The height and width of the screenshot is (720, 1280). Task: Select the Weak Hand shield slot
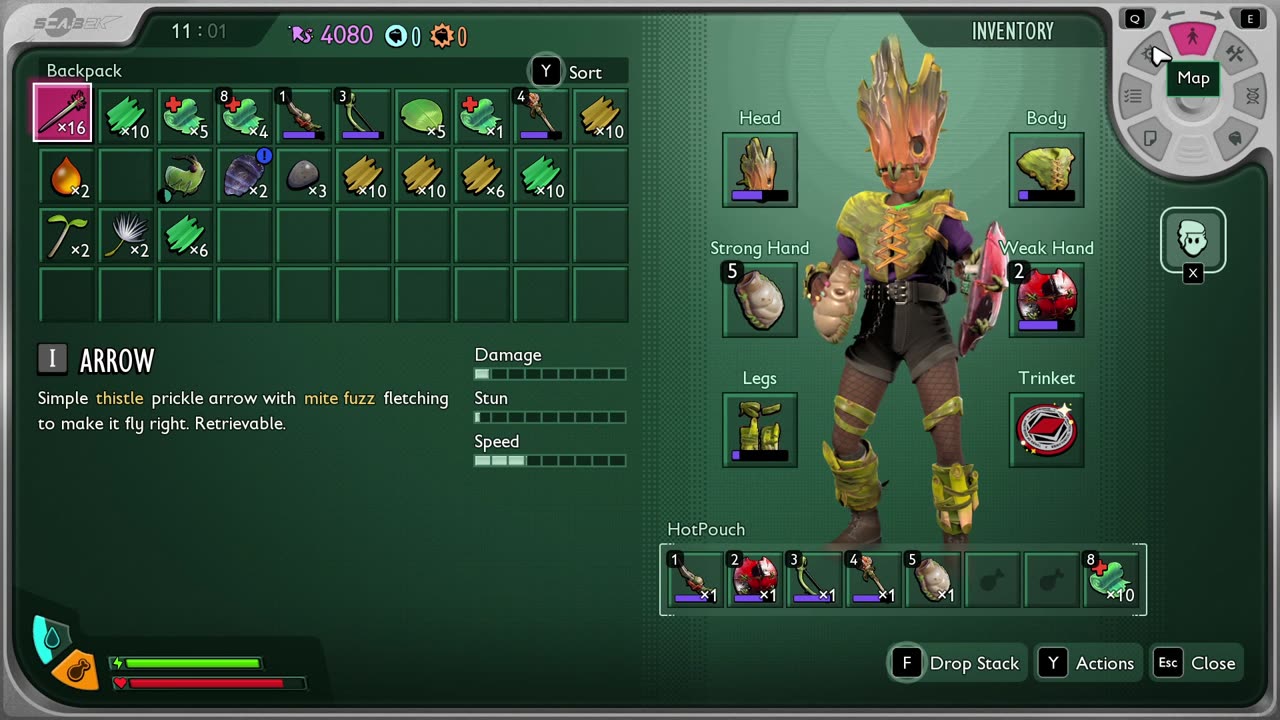click(x=1046, y=300)
